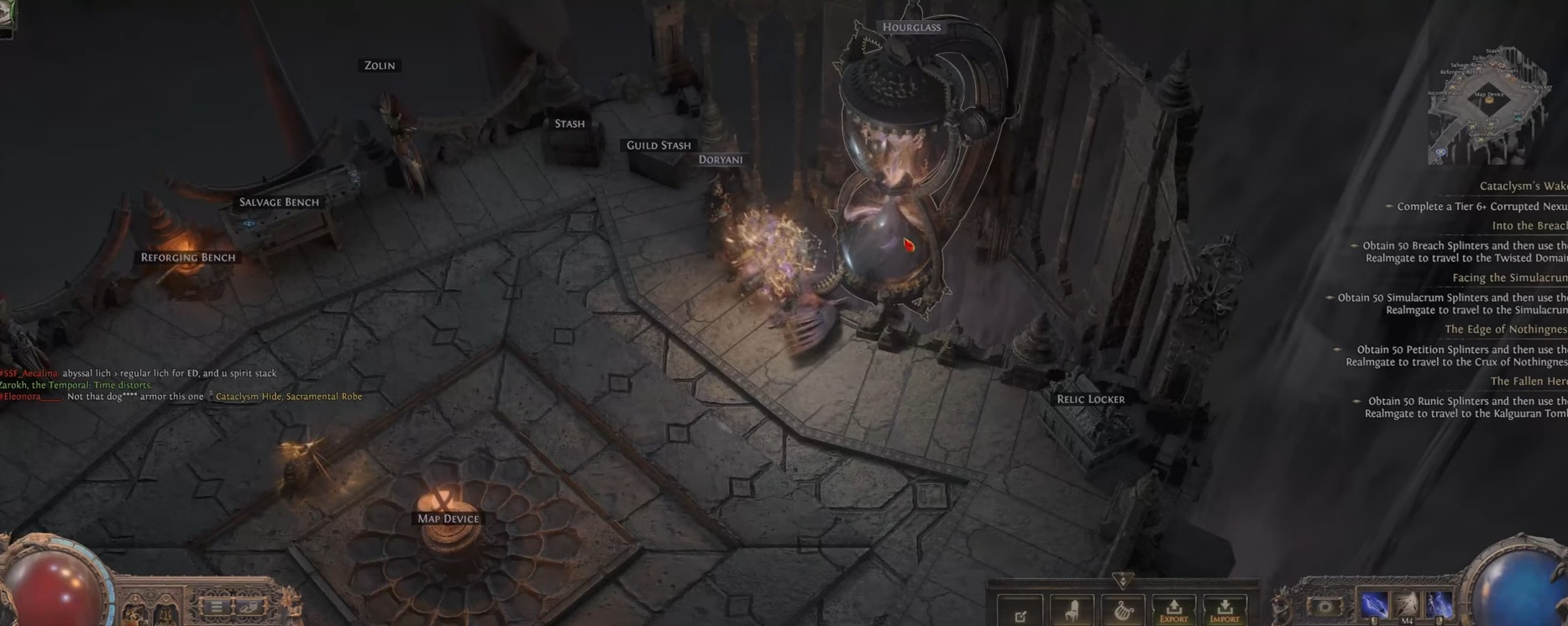
Task: Open the Guild Stash
Action: point(658,145)
